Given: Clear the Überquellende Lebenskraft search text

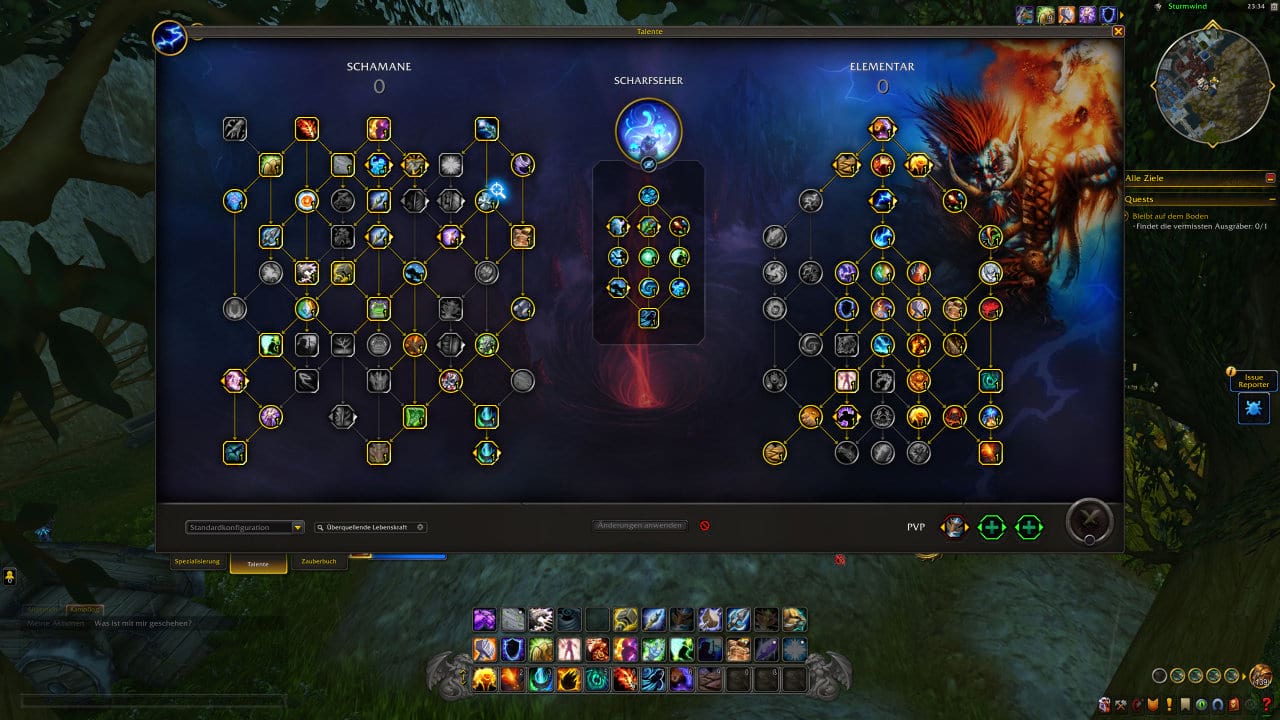Looking at the screenshot, I should tap(420, 527).
